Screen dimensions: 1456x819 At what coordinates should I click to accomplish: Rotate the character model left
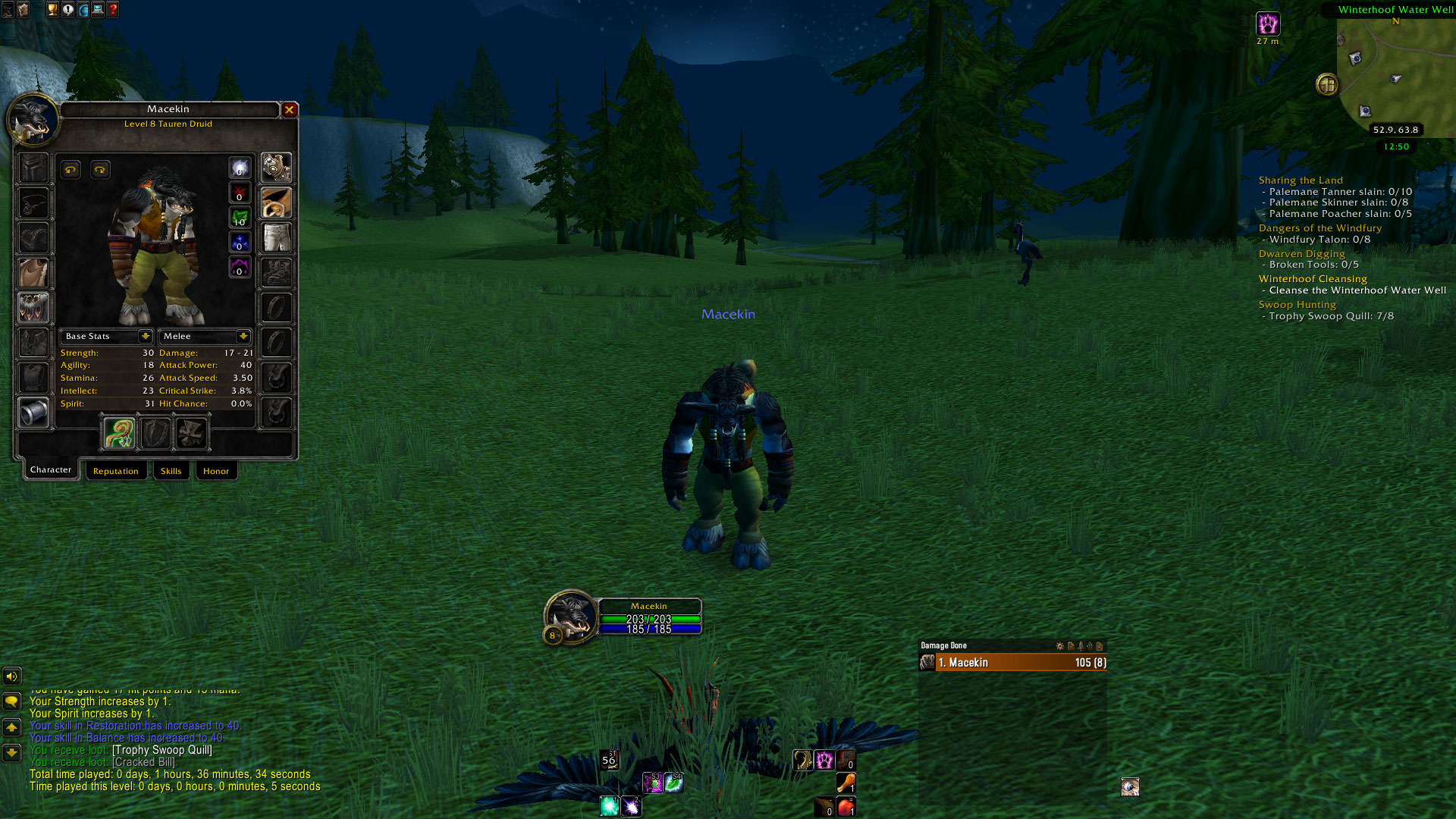[71, 170]
